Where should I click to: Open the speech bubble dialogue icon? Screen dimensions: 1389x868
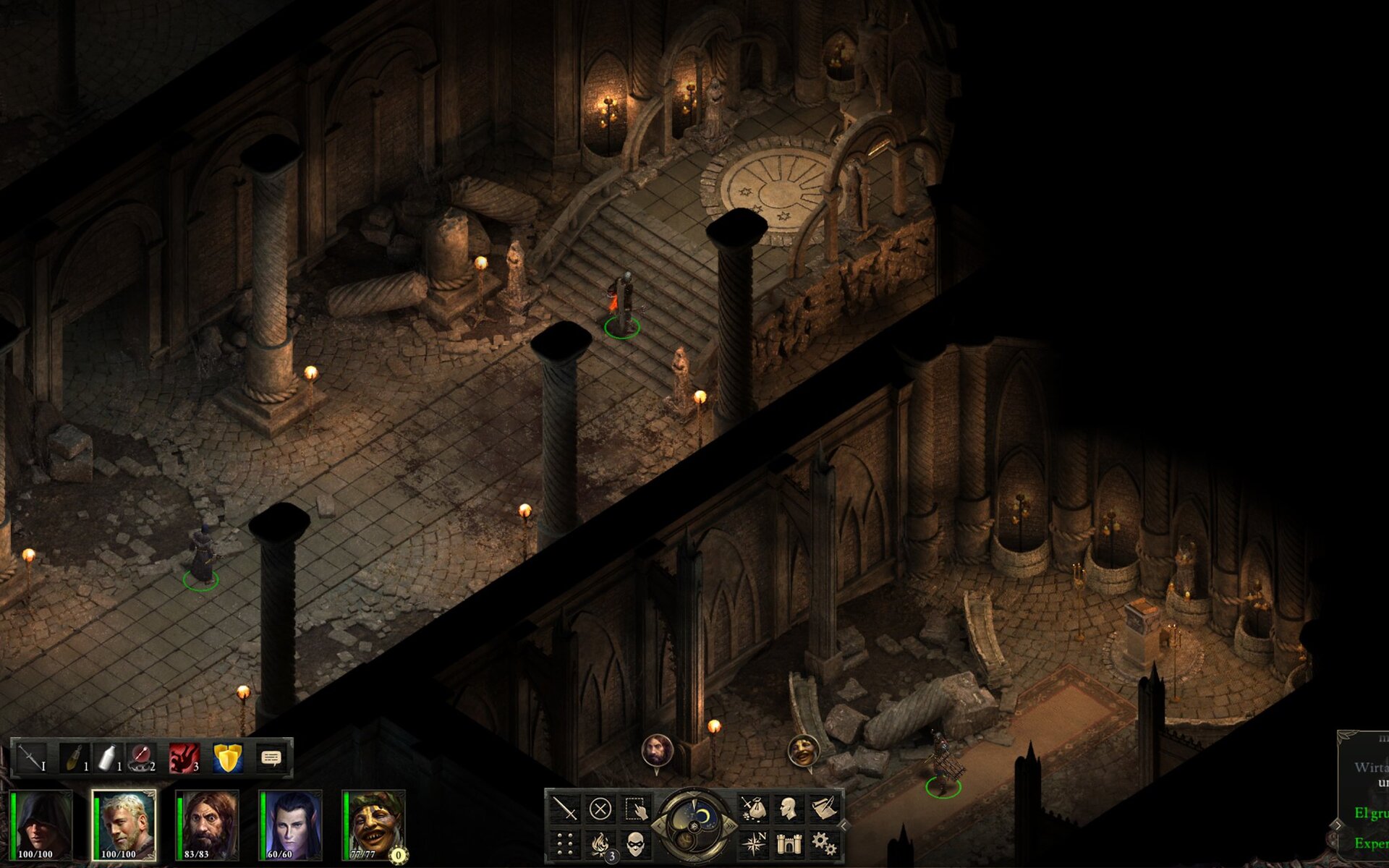pyautogui.click(x=271, y=758)
